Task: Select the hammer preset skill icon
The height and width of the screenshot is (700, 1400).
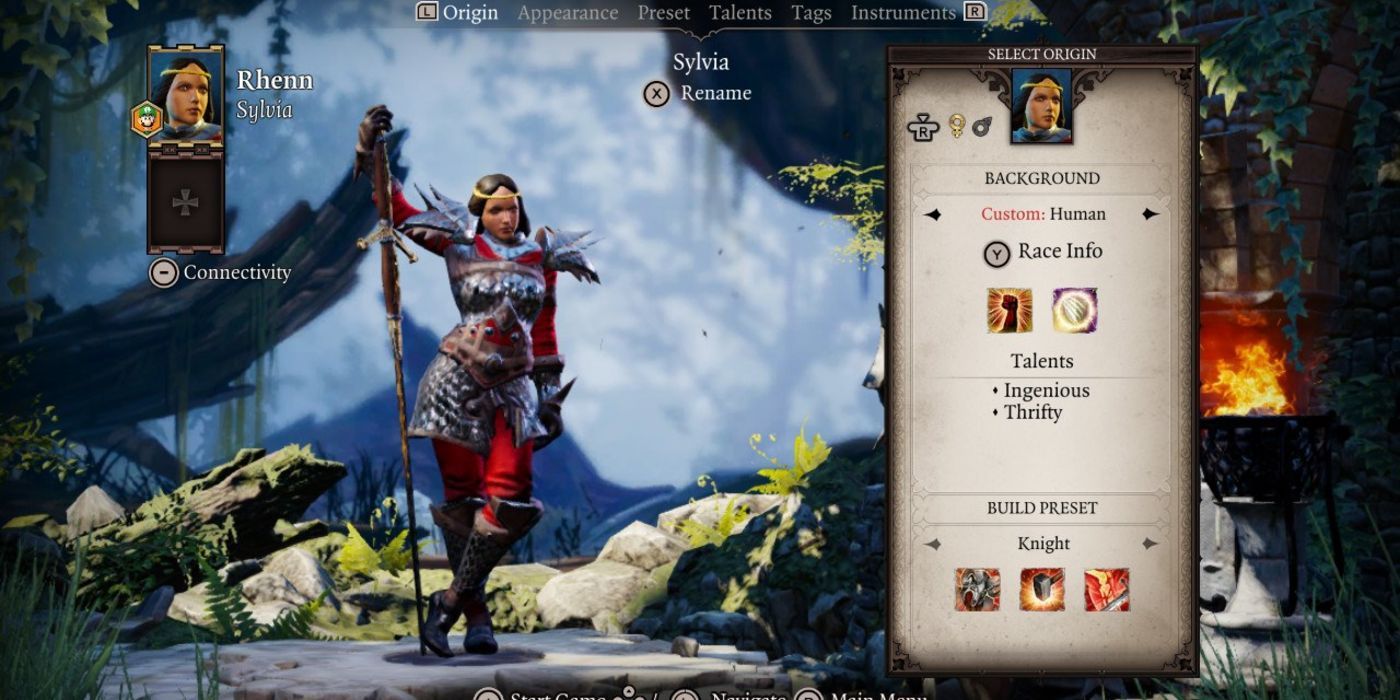Action: click(x=1042, y=589)
